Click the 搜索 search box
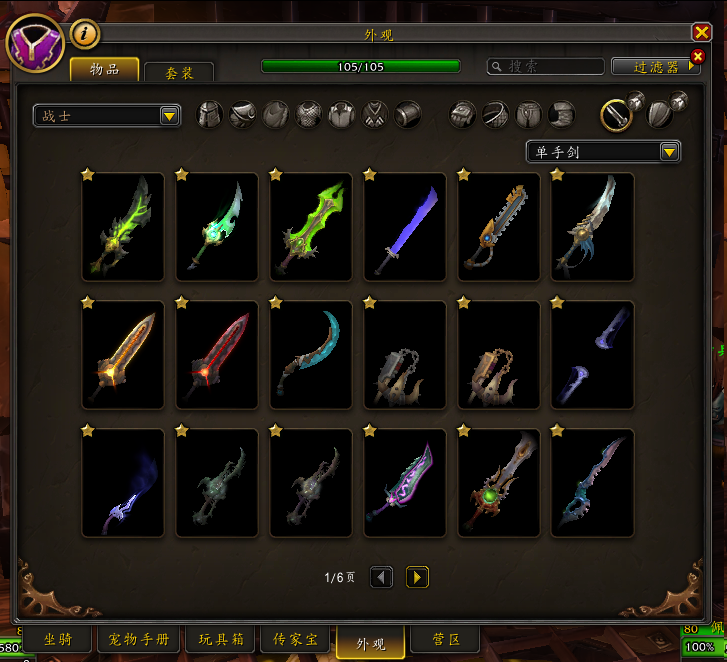This screenshot has height=662, width=727. pyautogui.click(x=545, y=66)
